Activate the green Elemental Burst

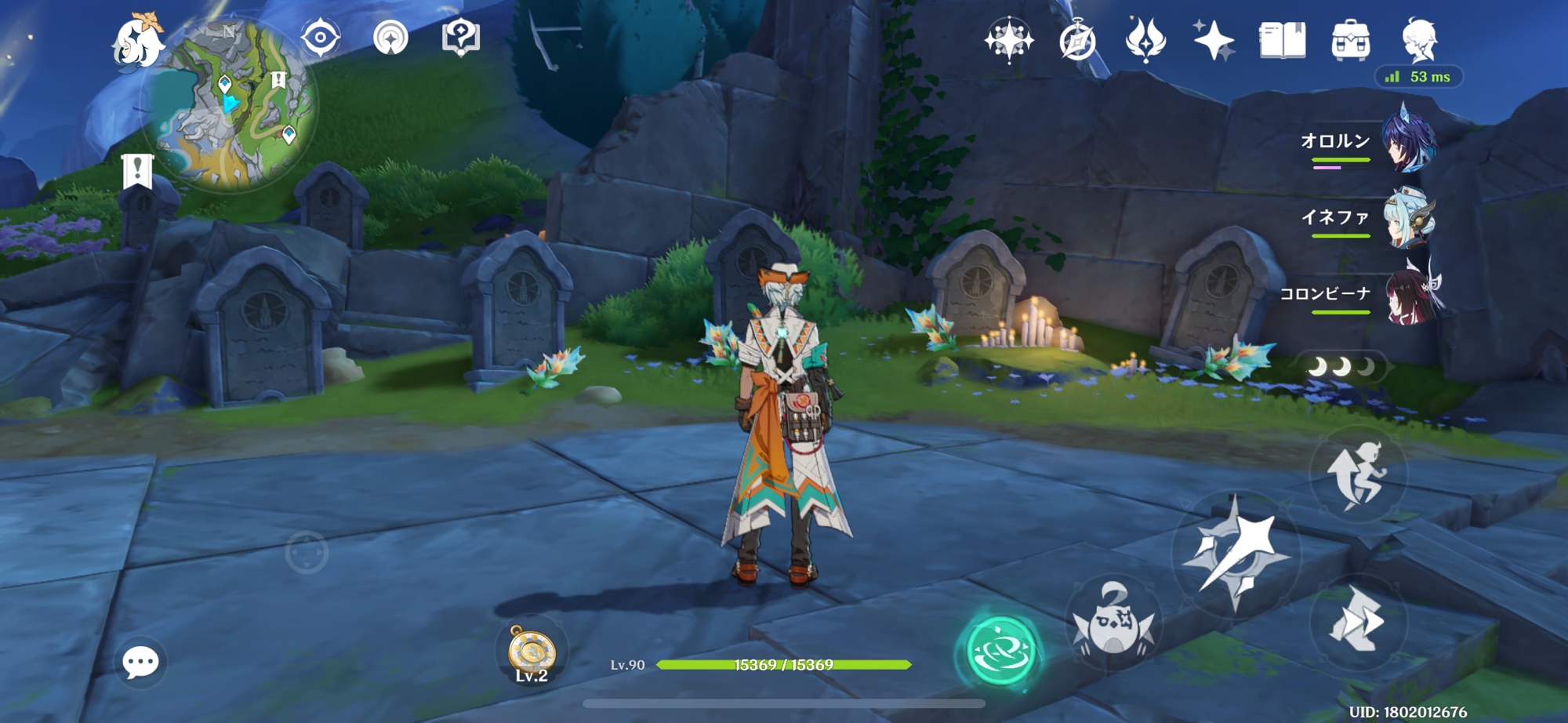pyautogui.click(x=1000, y=650)
